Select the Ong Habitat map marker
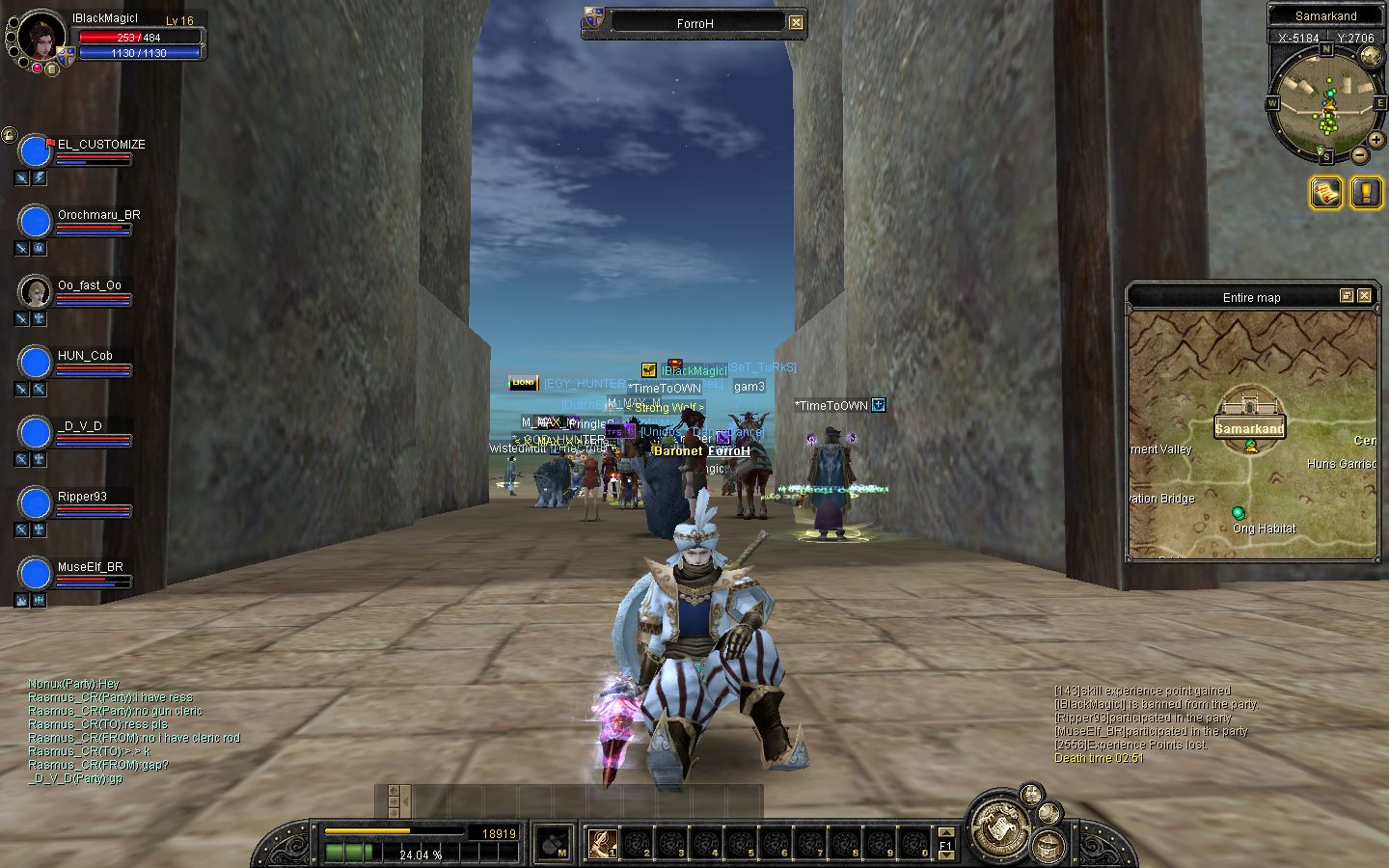This screenshot has height=868, width=1389. [x=1239, y=513]
